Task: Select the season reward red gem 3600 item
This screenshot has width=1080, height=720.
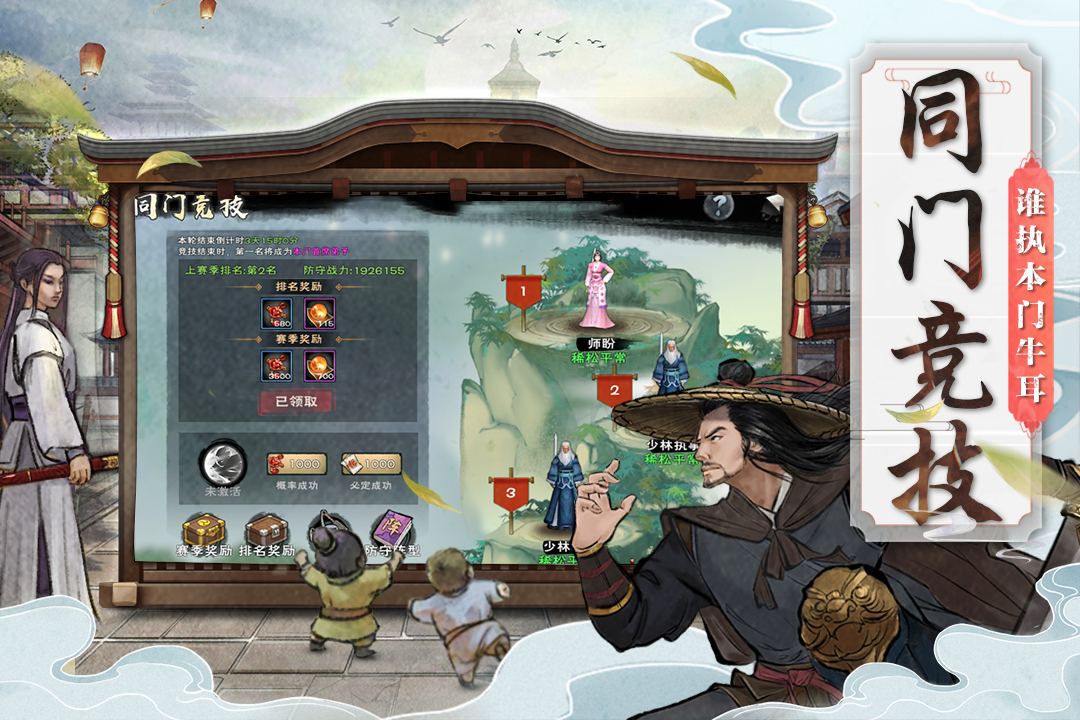Action: point(276,366)
